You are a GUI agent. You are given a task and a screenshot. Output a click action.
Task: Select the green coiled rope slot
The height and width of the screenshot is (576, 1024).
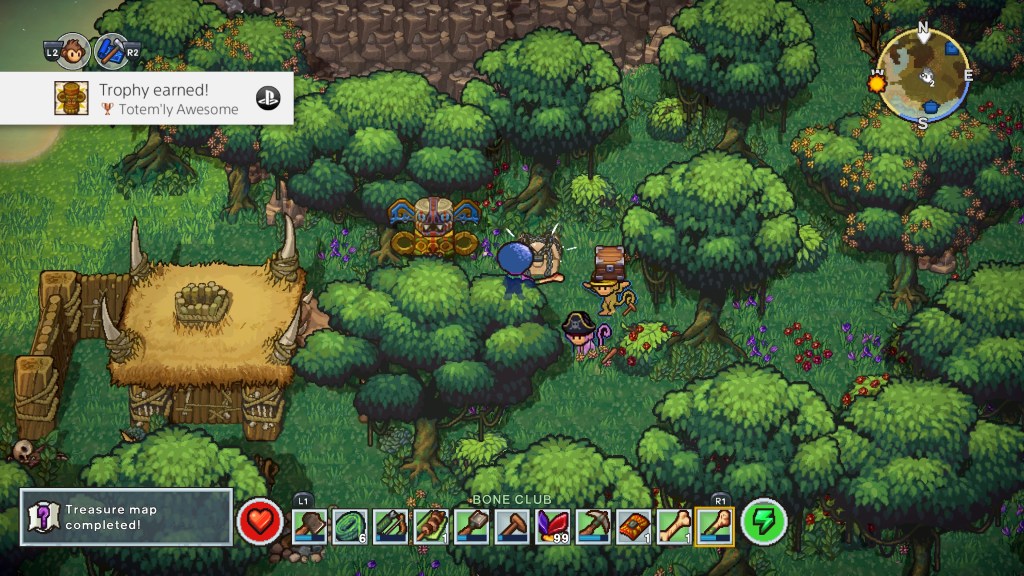(350, 524)
